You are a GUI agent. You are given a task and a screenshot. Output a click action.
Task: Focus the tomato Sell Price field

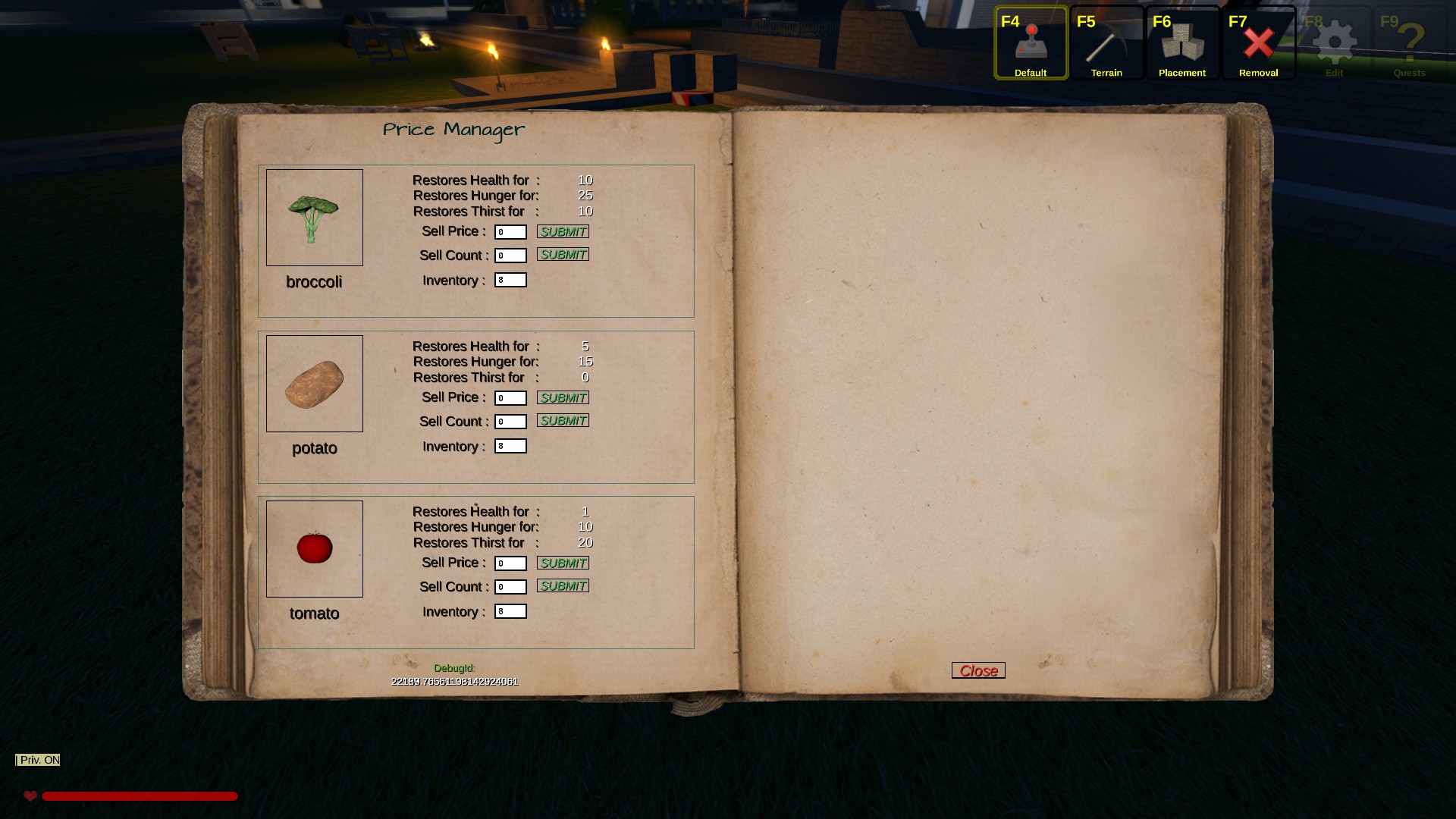510,563
